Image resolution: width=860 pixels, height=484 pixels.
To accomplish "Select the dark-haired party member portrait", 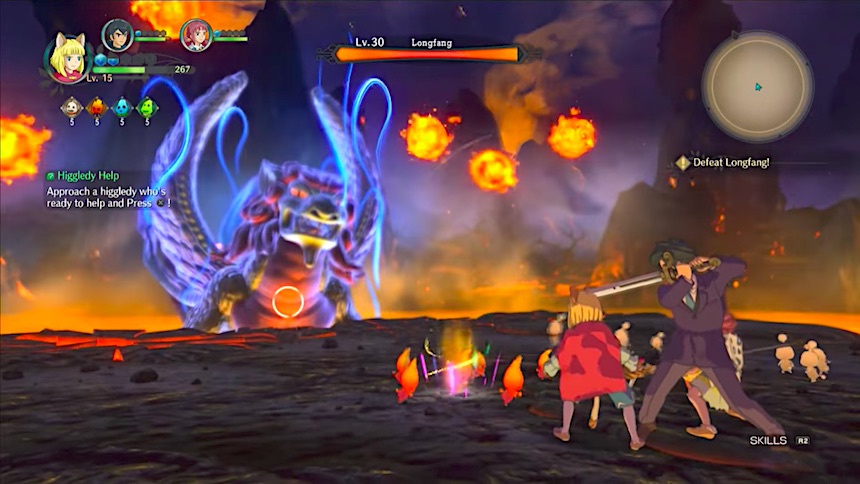I will (x=118, y=36).
